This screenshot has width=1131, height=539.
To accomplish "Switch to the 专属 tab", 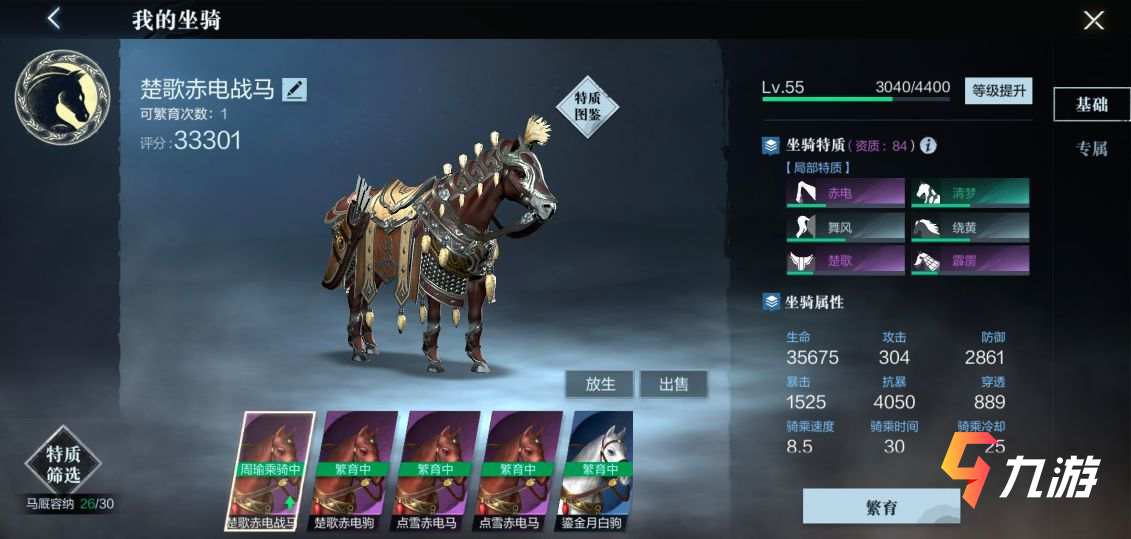I will pos(1091,149).
